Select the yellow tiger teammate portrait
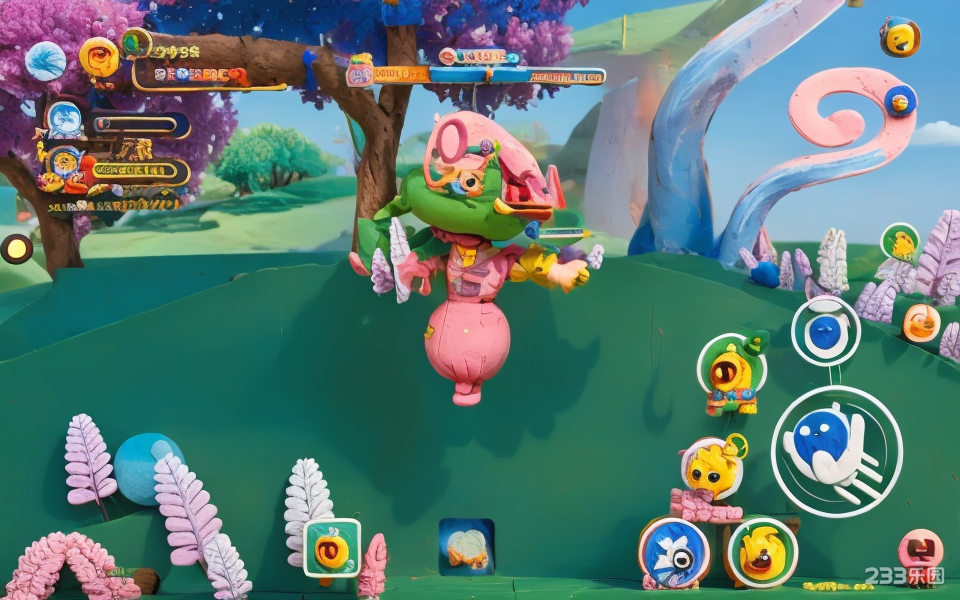Screen dimensions: 960x600 (65, 163)
